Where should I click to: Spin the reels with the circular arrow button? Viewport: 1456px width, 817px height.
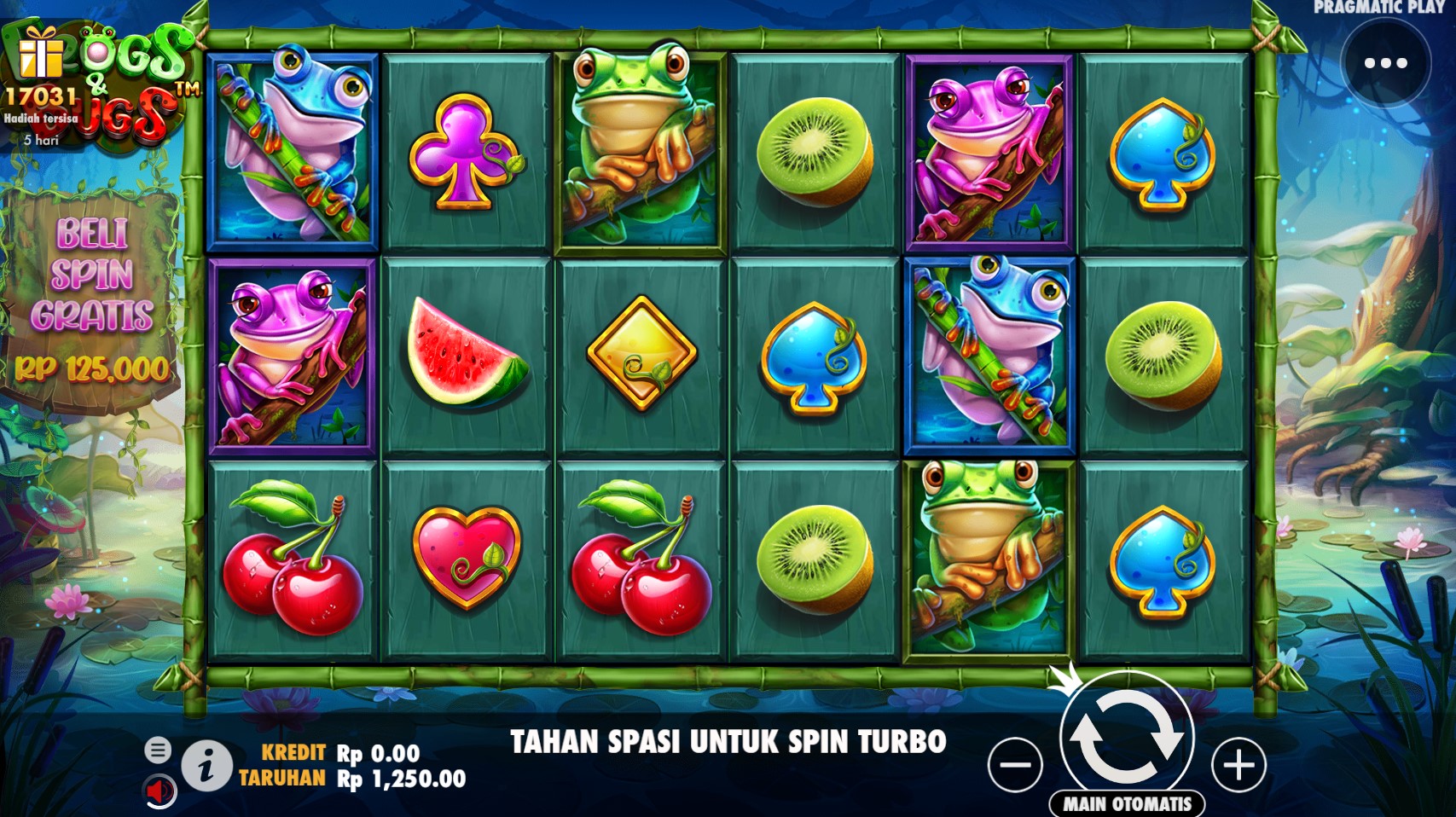tap(1126, 736)
